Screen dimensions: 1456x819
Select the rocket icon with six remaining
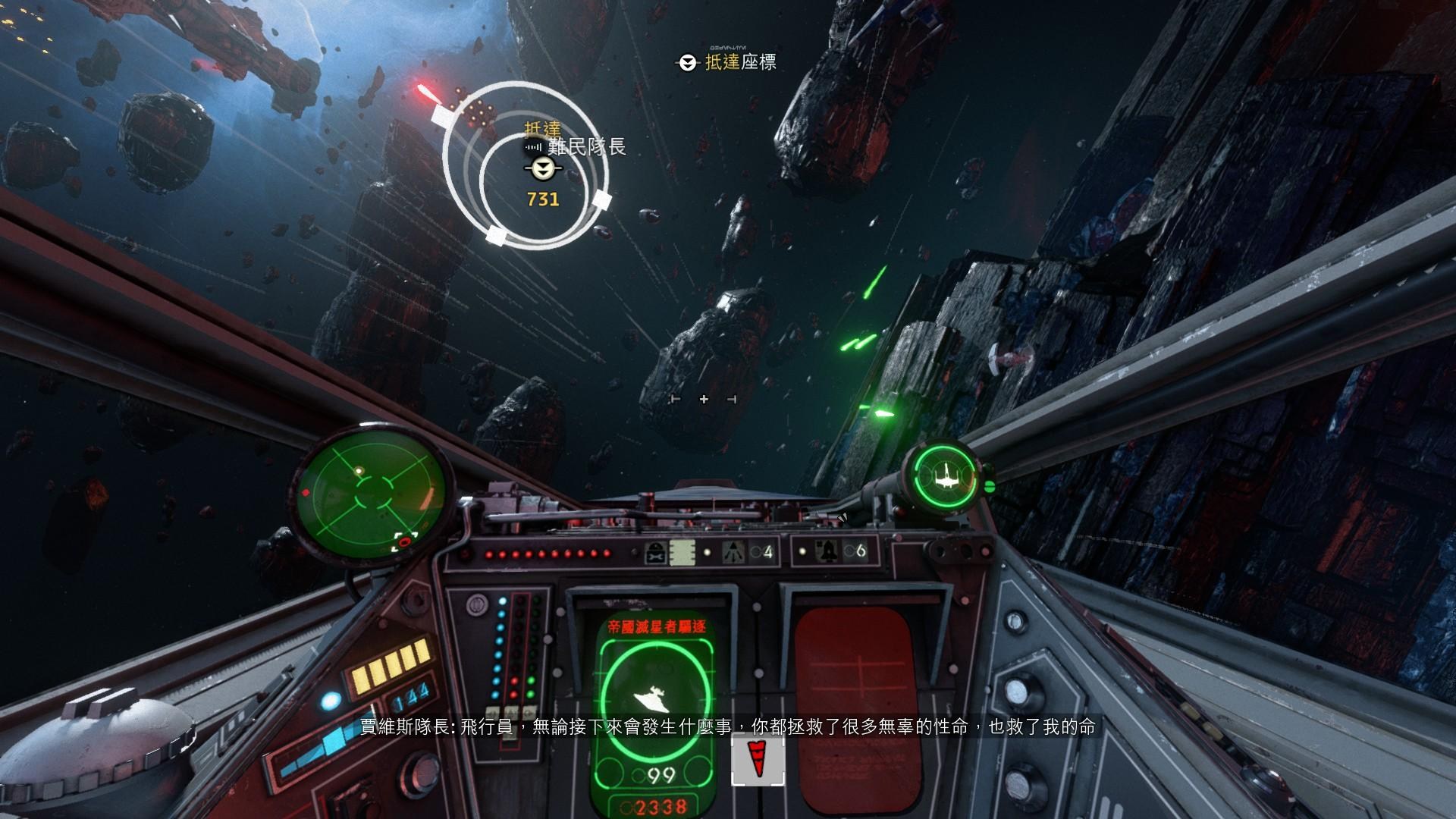click(827, 551)
